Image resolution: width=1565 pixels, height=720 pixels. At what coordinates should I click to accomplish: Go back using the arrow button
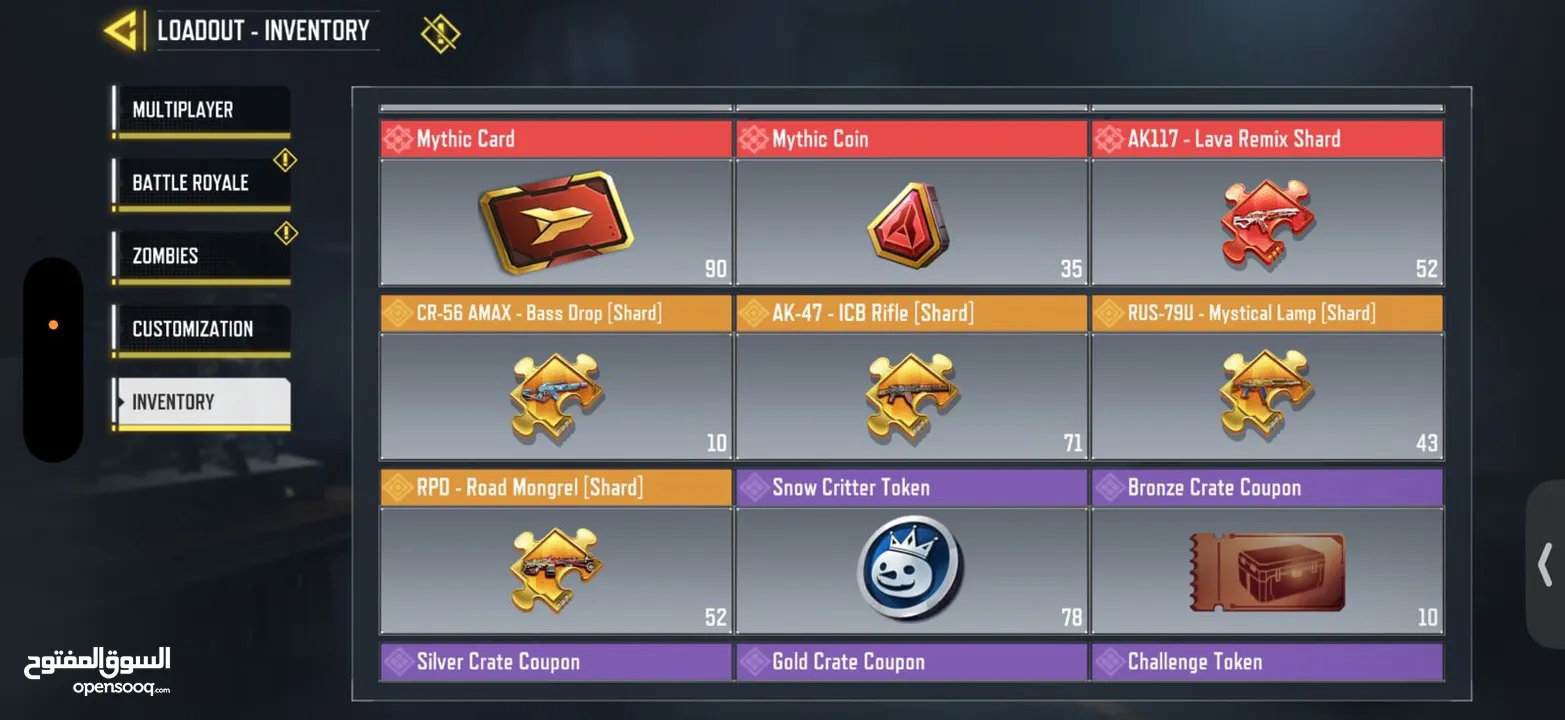coord(123,30)
